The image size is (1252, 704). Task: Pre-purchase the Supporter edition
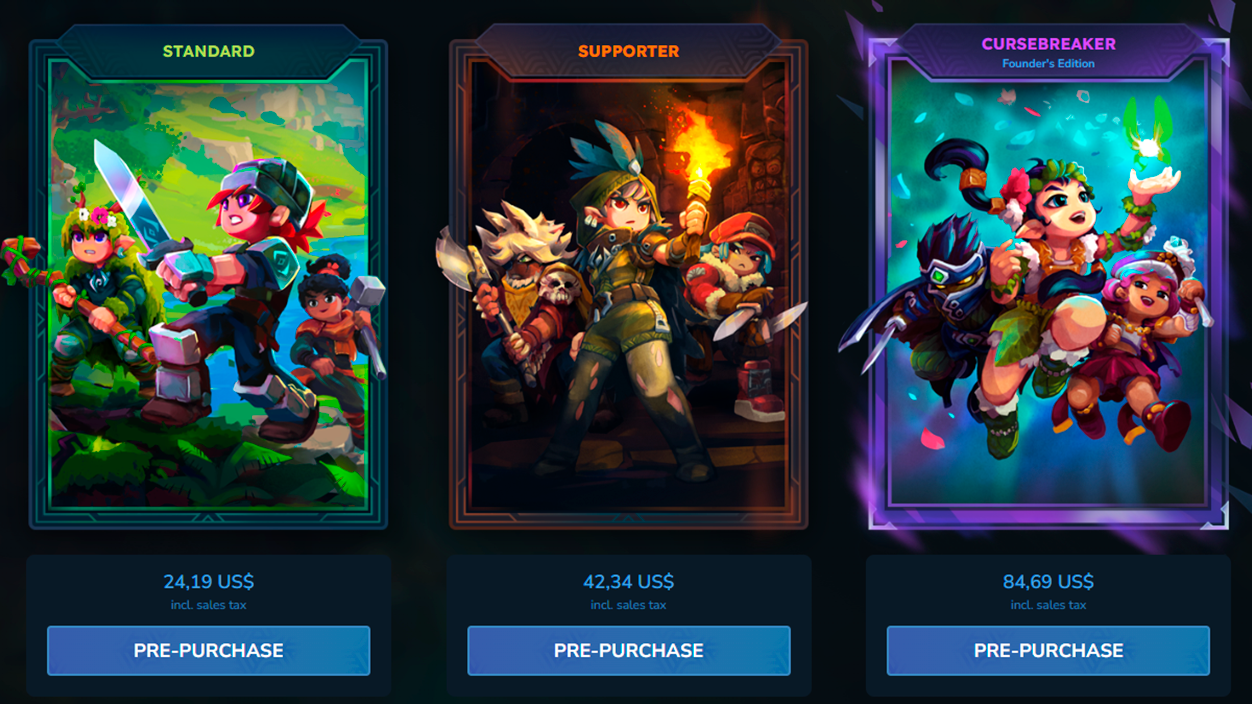[x=628, y=650]
